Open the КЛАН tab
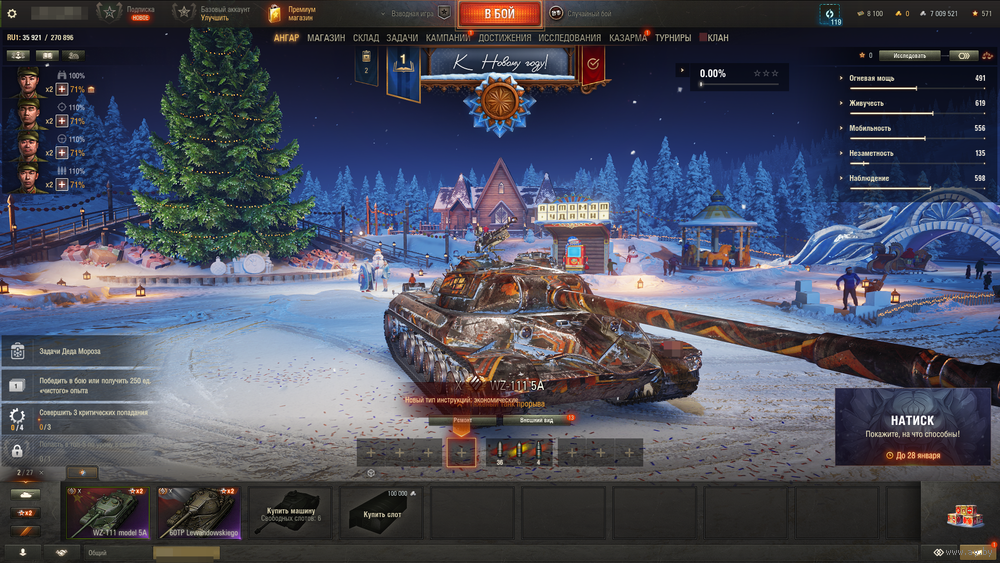 (x=714, y=38)
